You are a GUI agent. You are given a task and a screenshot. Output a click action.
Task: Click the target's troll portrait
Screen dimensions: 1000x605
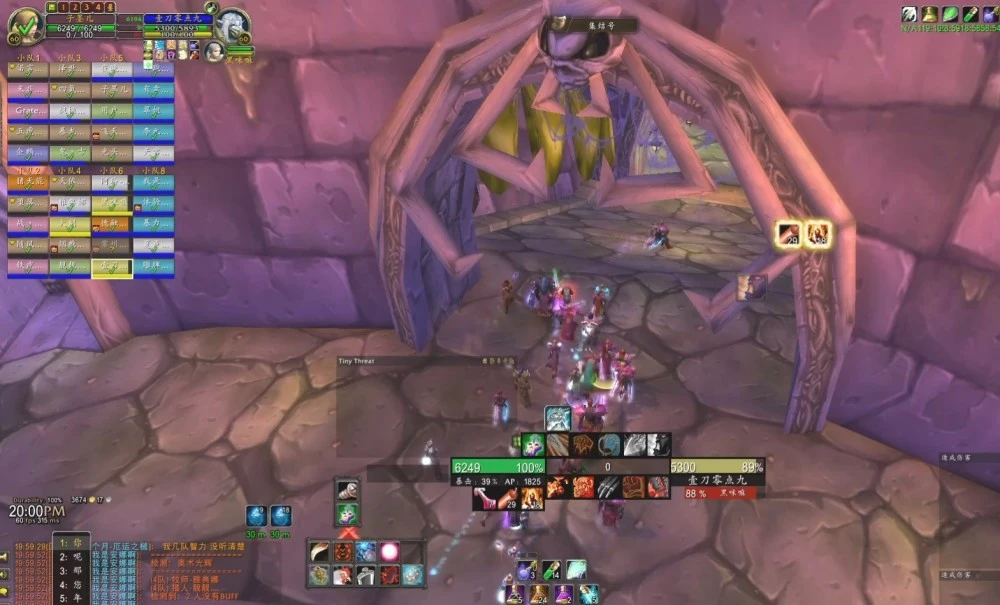point(231,25)
